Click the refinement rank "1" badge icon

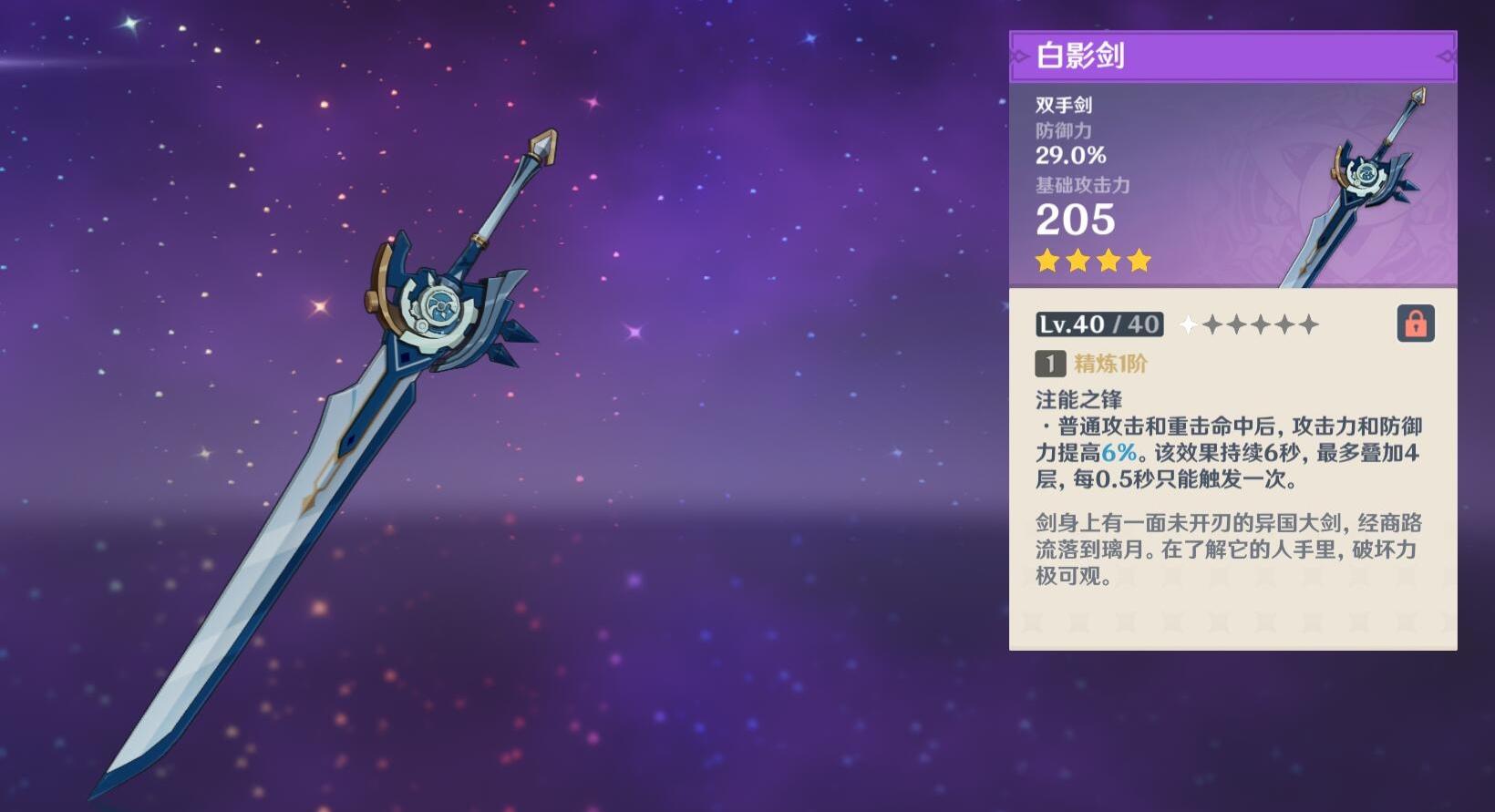1049,363
